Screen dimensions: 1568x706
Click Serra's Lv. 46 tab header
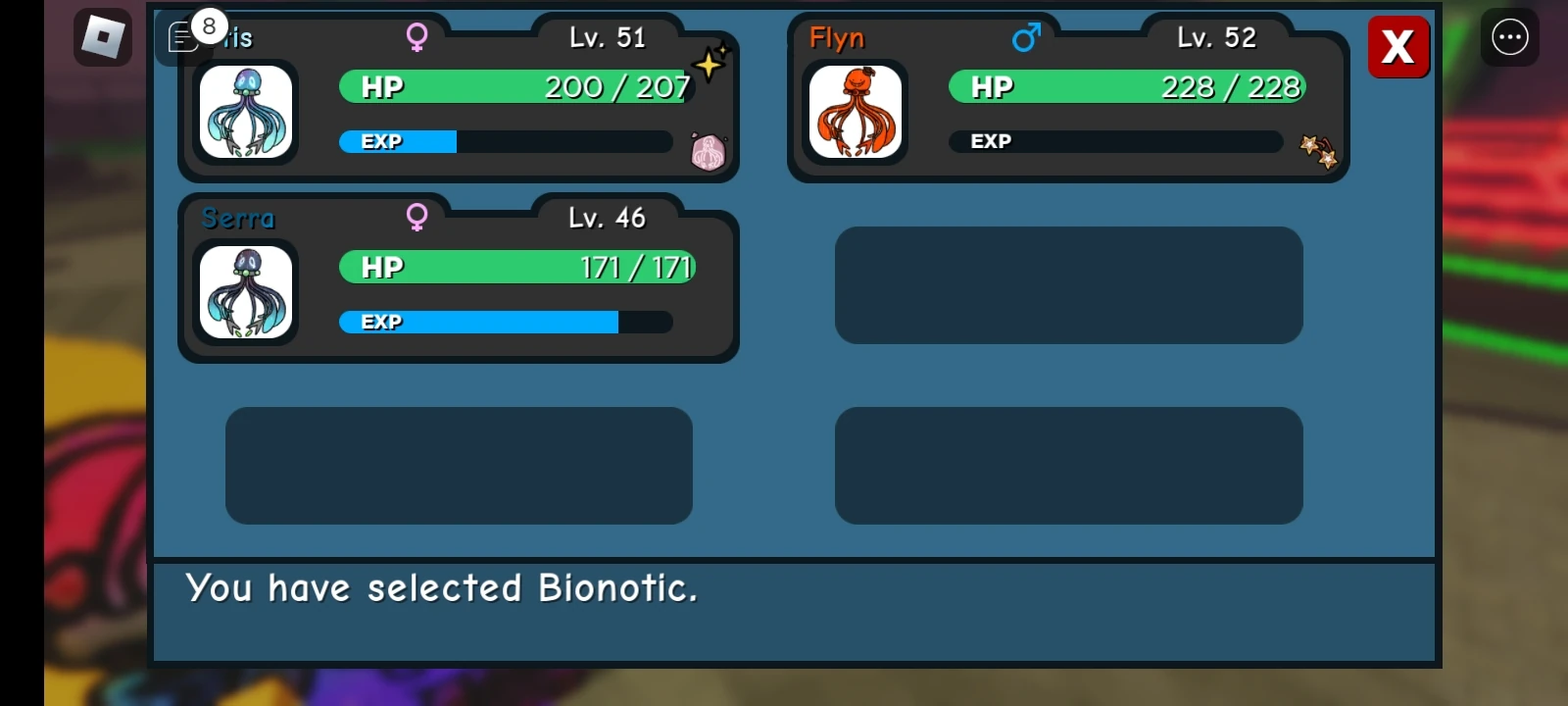tap(606, 218)
